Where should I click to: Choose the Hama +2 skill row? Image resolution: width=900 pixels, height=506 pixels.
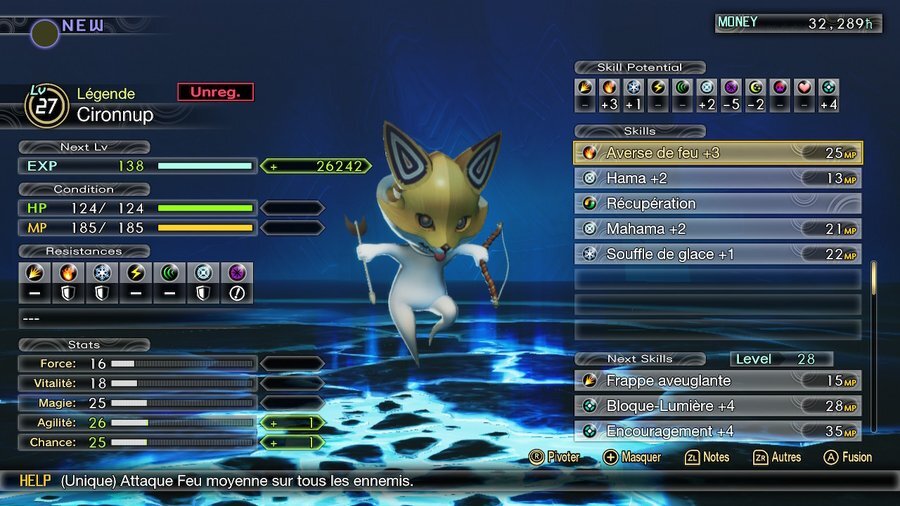point(717,178)
